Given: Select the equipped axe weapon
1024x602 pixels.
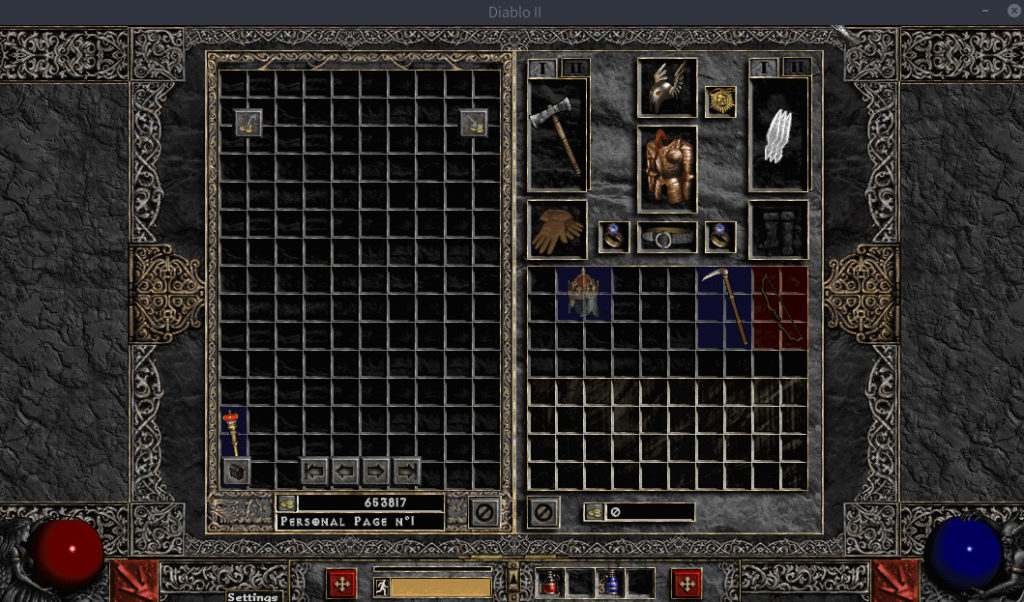Looking at the screenshot, I should tap(558, 134).
